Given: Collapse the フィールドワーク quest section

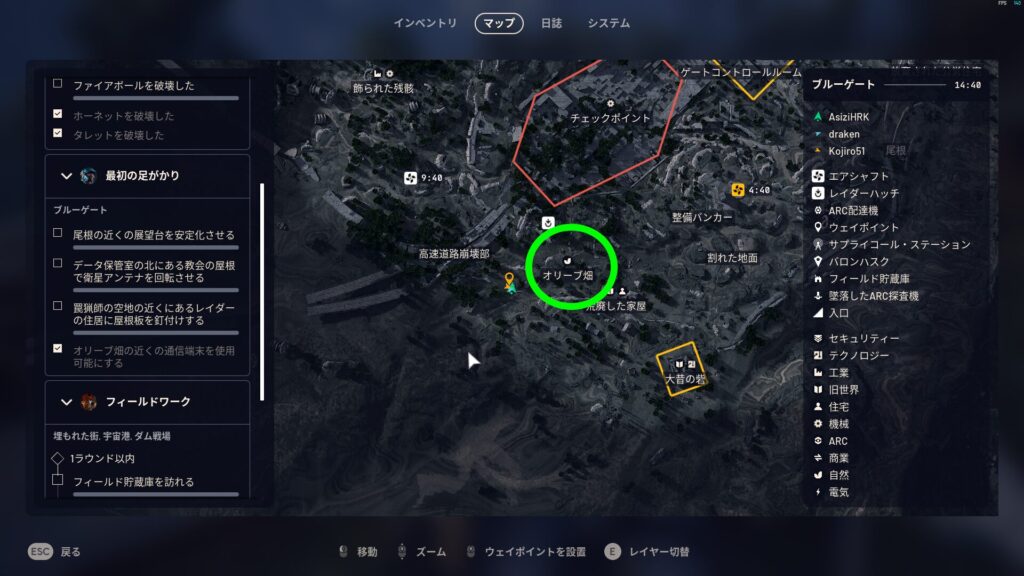Looking at the screenshot, I should 67,402.
